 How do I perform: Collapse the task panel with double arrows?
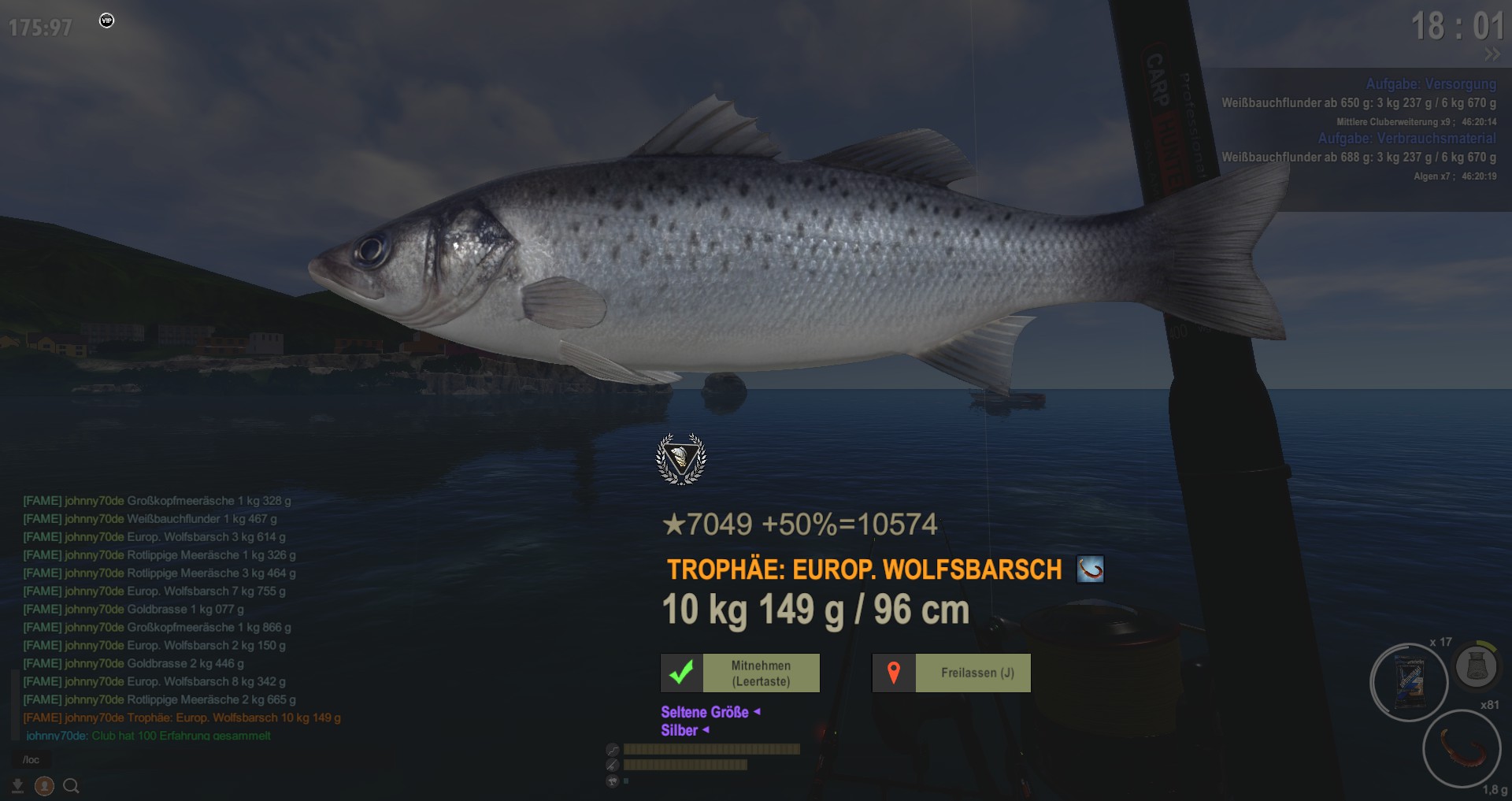pyautogui.click(x=1492, y=54)
